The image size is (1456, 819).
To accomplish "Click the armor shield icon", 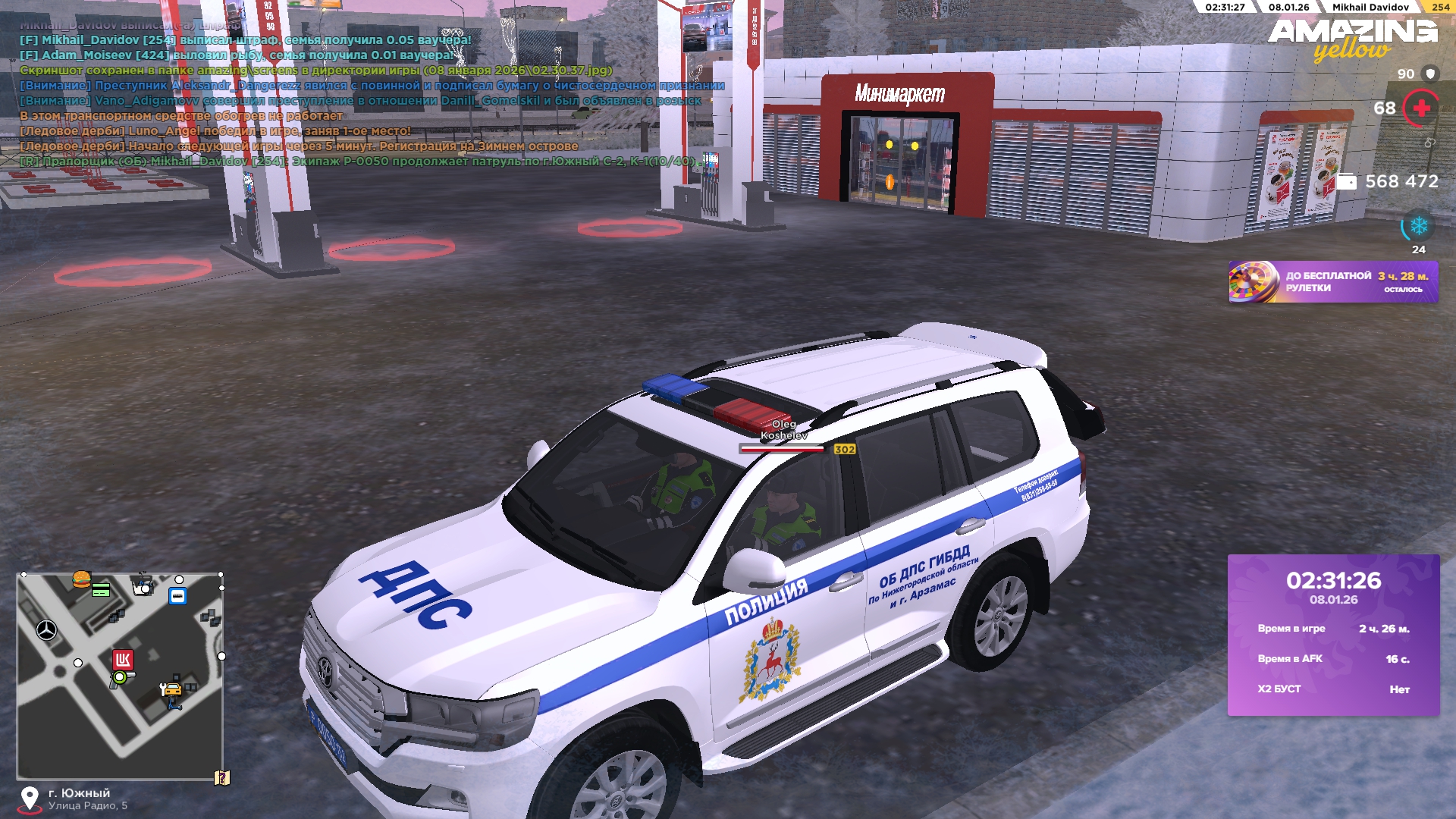I will [x=1430, y=74].
